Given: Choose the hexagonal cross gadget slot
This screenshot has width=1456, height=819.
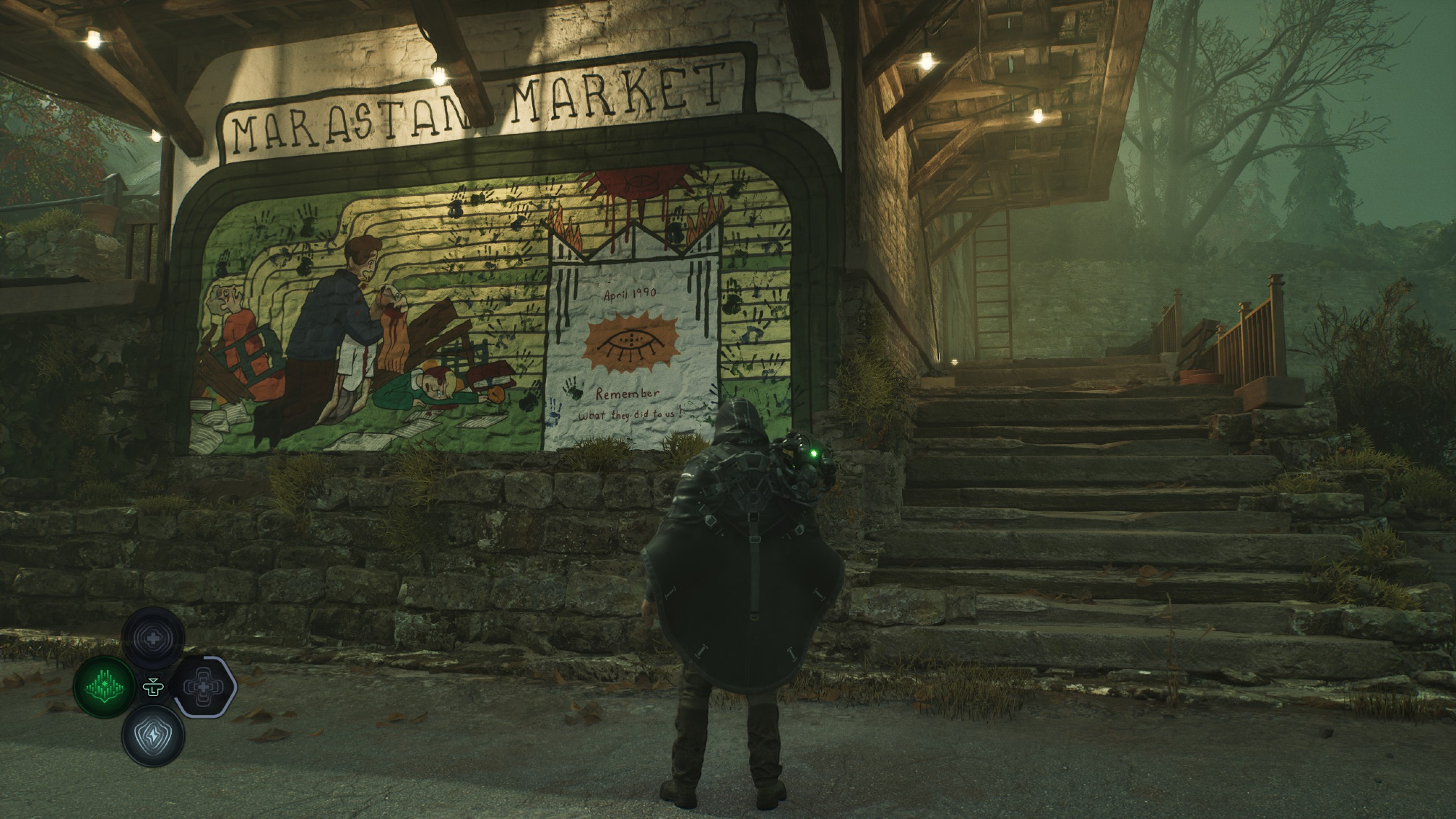Looking at the screenshot, I should [203, 687].
